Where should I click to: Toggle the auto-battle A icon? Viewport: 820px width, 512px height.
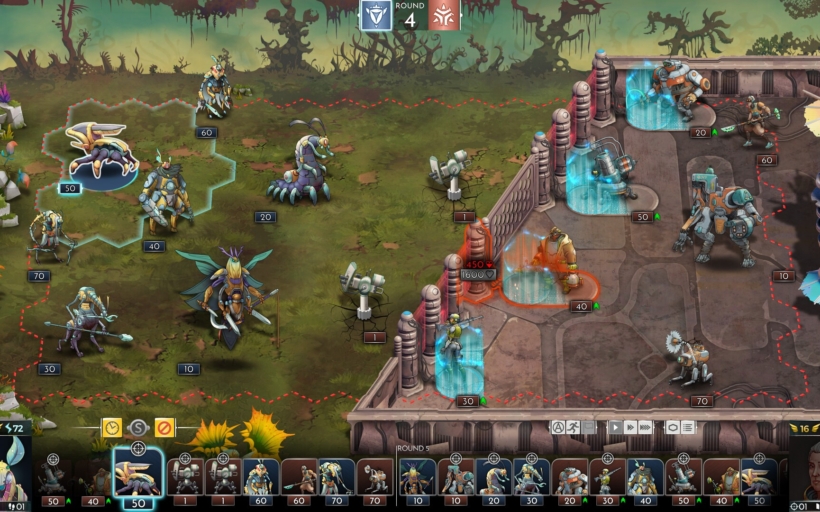pyautogui.click(x=558, y=427)
